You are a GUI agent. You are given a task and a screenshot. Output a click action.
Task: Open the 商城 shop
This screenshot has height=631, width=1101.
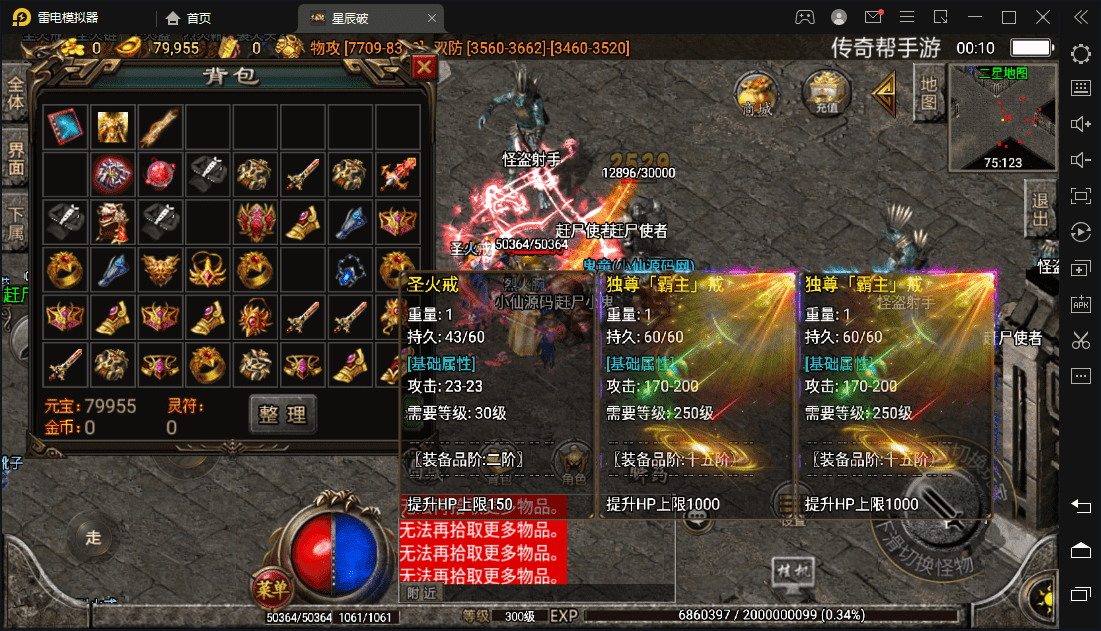tap(757, 93)
